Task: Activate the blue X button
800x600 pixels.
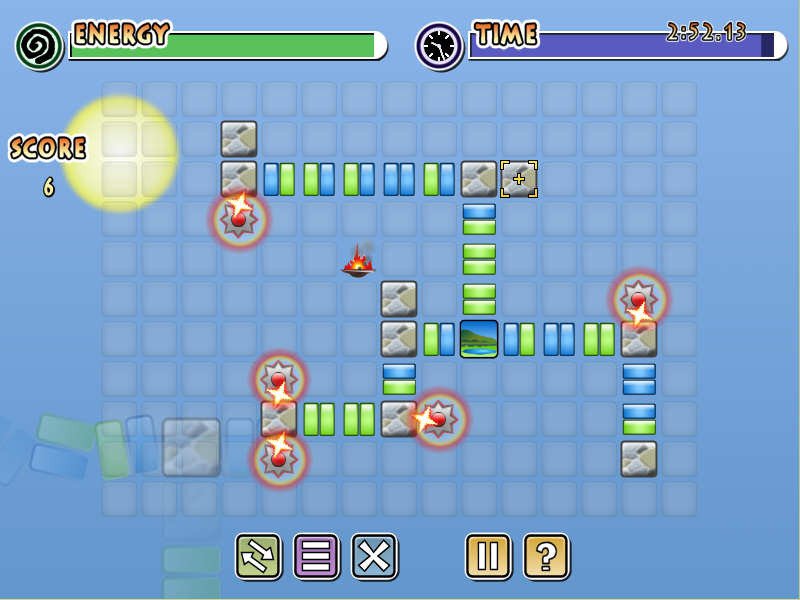Action: 374,556
